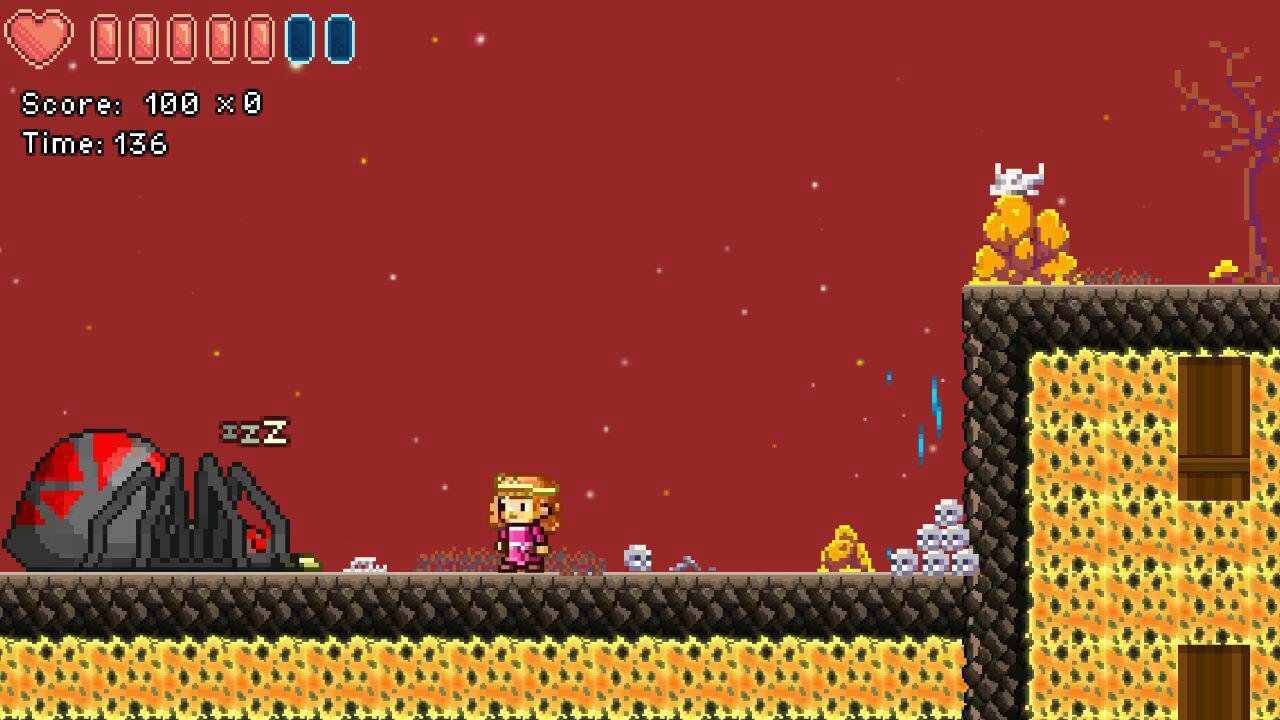Viewport: 1280px width, 720px height.
Task: Click the red heart health icon
Action: click(37, 37)
